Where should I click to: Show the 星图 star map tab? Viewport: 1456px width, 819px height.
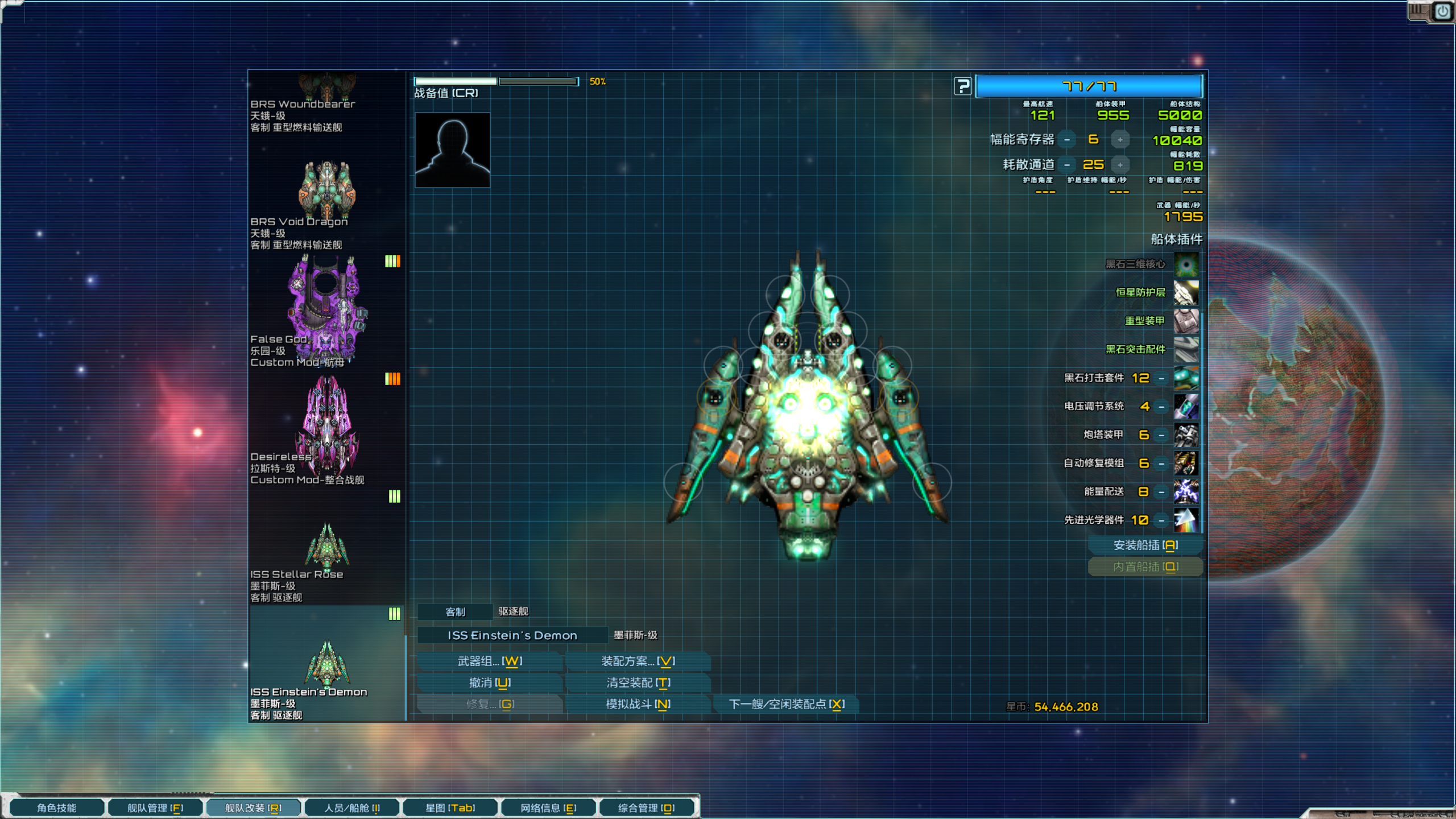450,808
